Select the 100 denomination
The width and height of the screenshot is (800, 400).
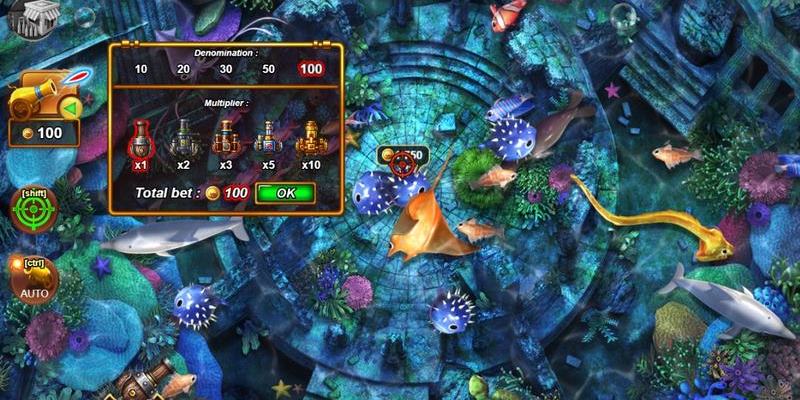click(311, 71)
